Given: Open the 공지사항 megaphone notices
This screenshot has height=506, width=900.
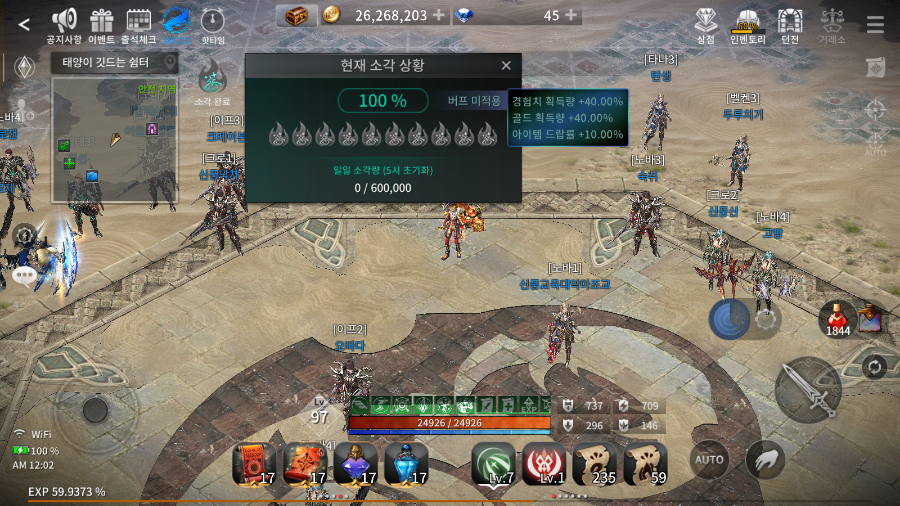Looking at the screenshot, I should coord(64,22).
